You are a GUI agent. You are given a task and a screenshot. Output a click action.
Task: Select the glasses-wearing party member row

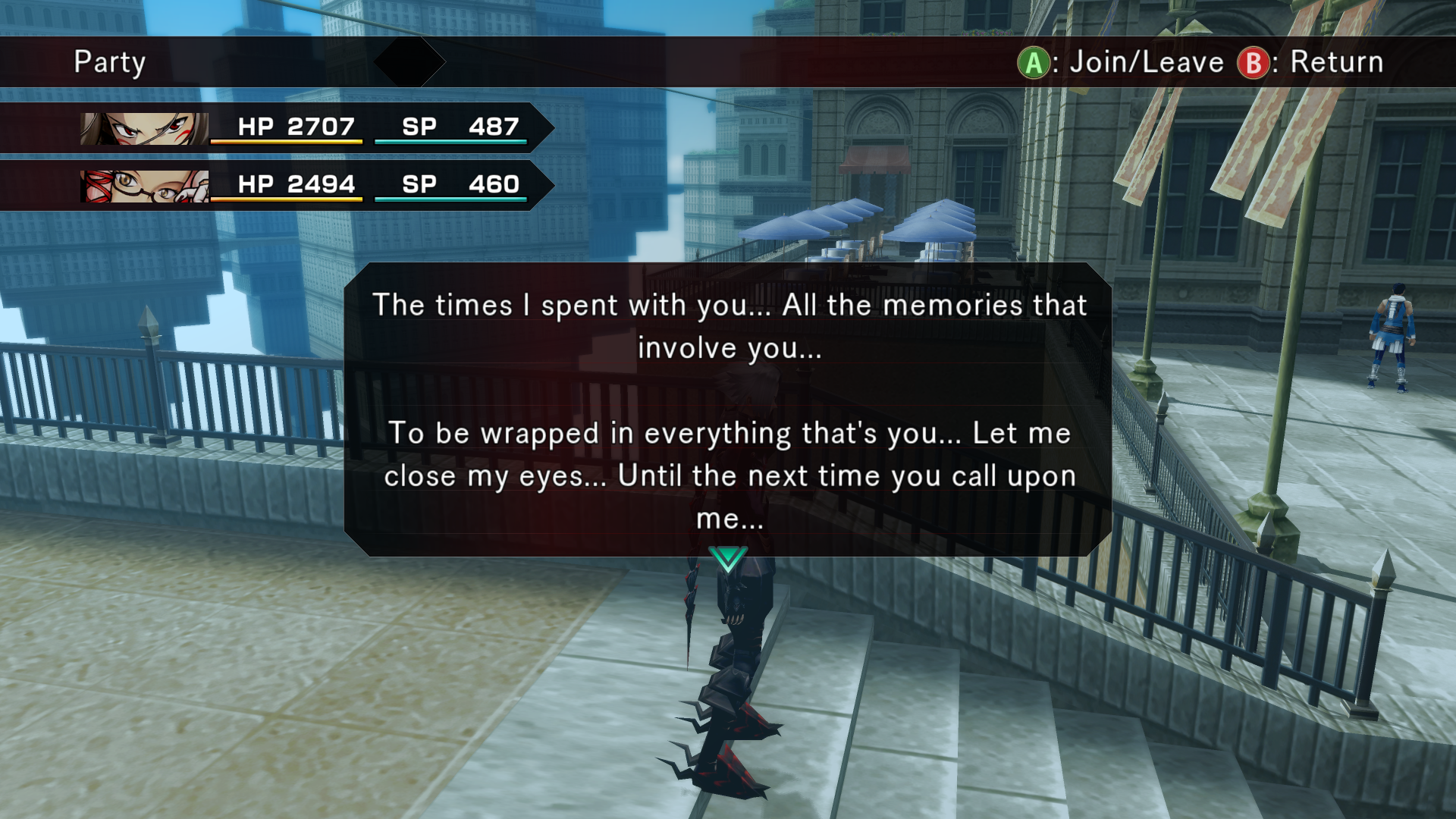[x=303, y=185]
